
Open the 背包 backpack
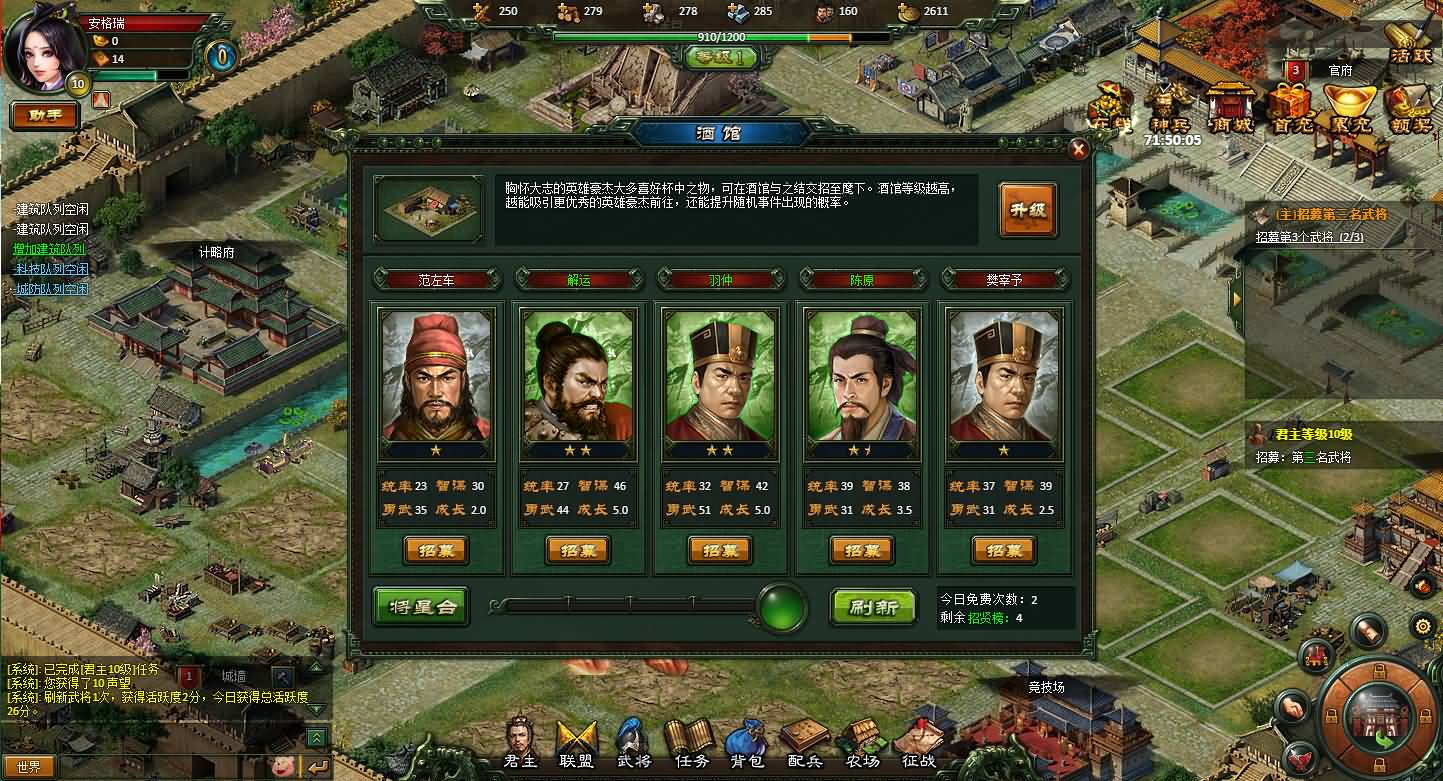pyautogui.click(x=748, y=746)
